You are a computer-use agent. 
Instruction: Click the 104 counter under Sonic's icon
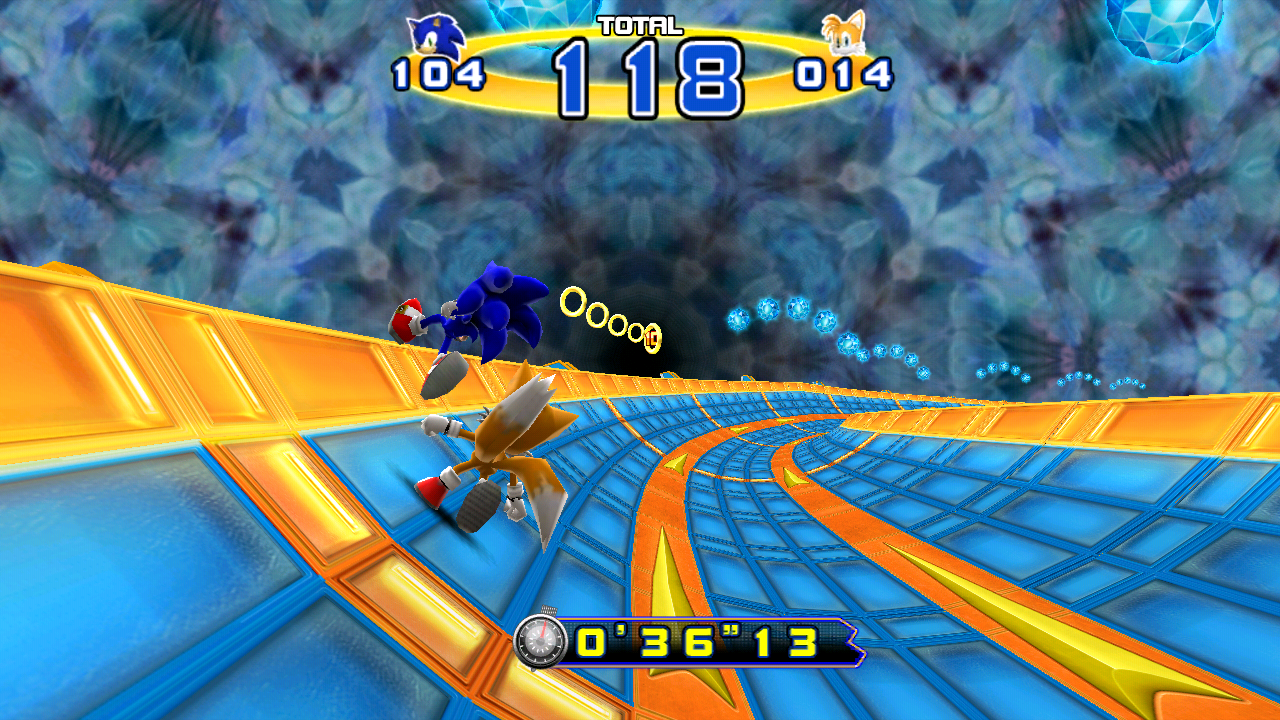click(x=437, y=74)
